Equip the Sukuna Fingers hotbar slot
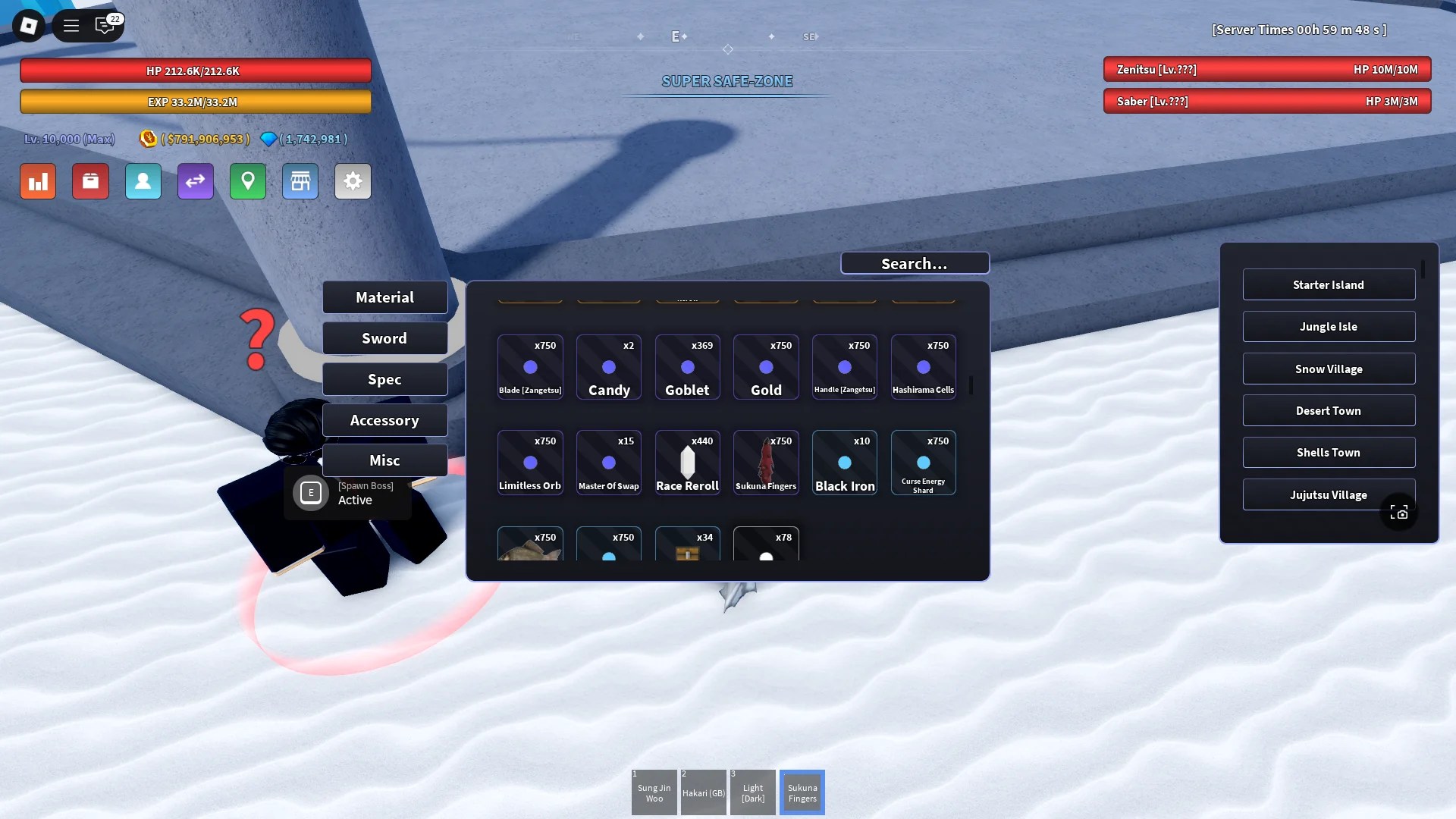Image resolution: width=1456 pixels, height=819 pixels. 802,791
